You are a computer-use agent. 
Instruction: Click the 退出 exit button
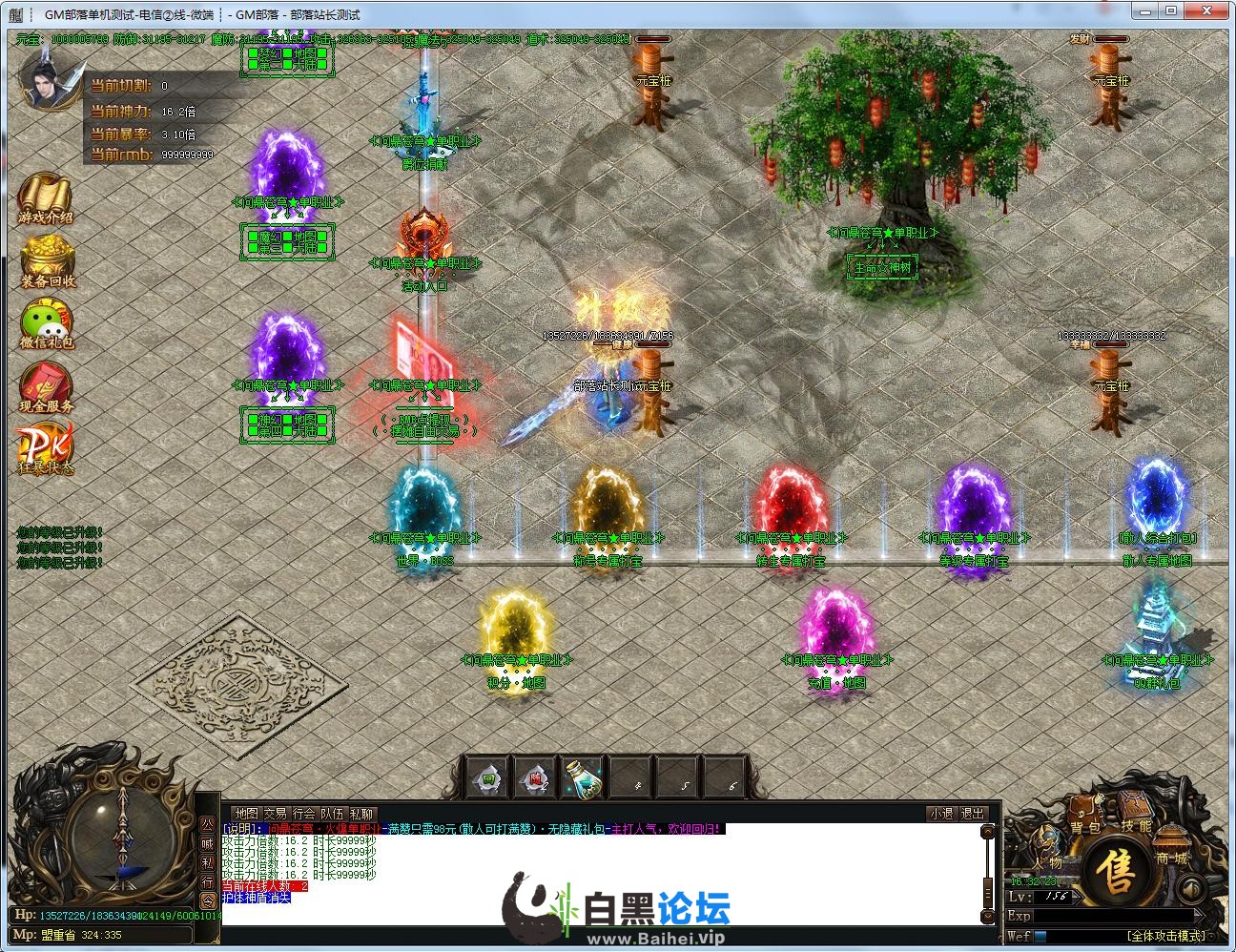coord(973,814)
